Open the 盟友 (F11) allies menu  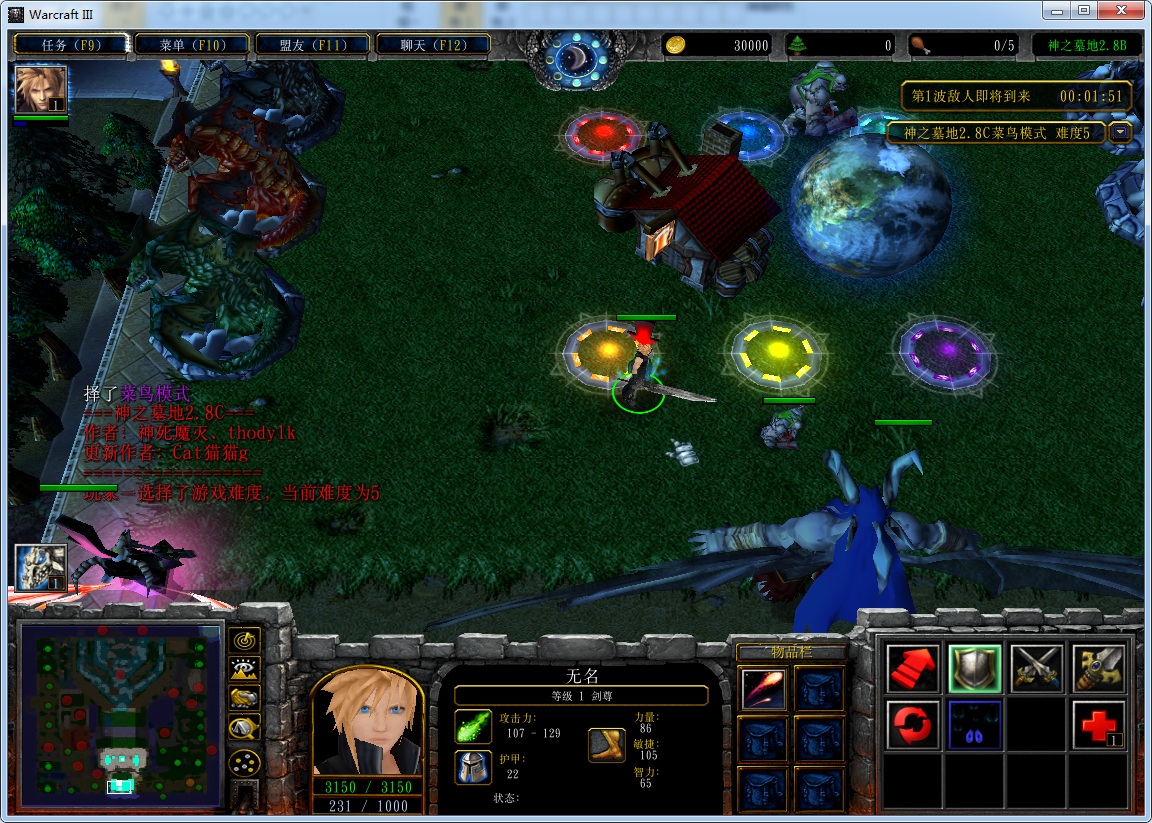click(x=313, y=45)
